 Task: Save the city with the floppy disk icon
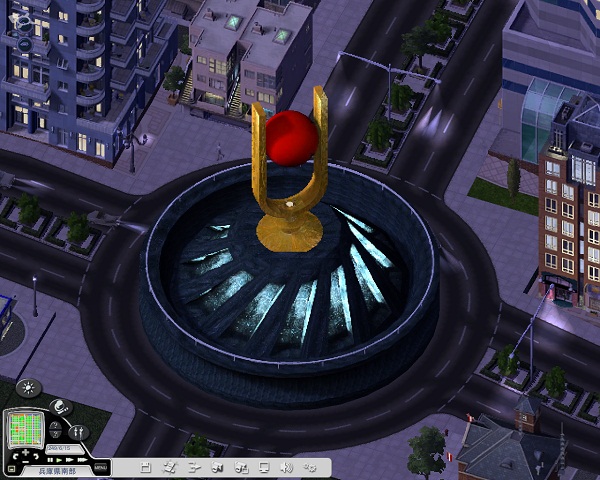(146, 467)
